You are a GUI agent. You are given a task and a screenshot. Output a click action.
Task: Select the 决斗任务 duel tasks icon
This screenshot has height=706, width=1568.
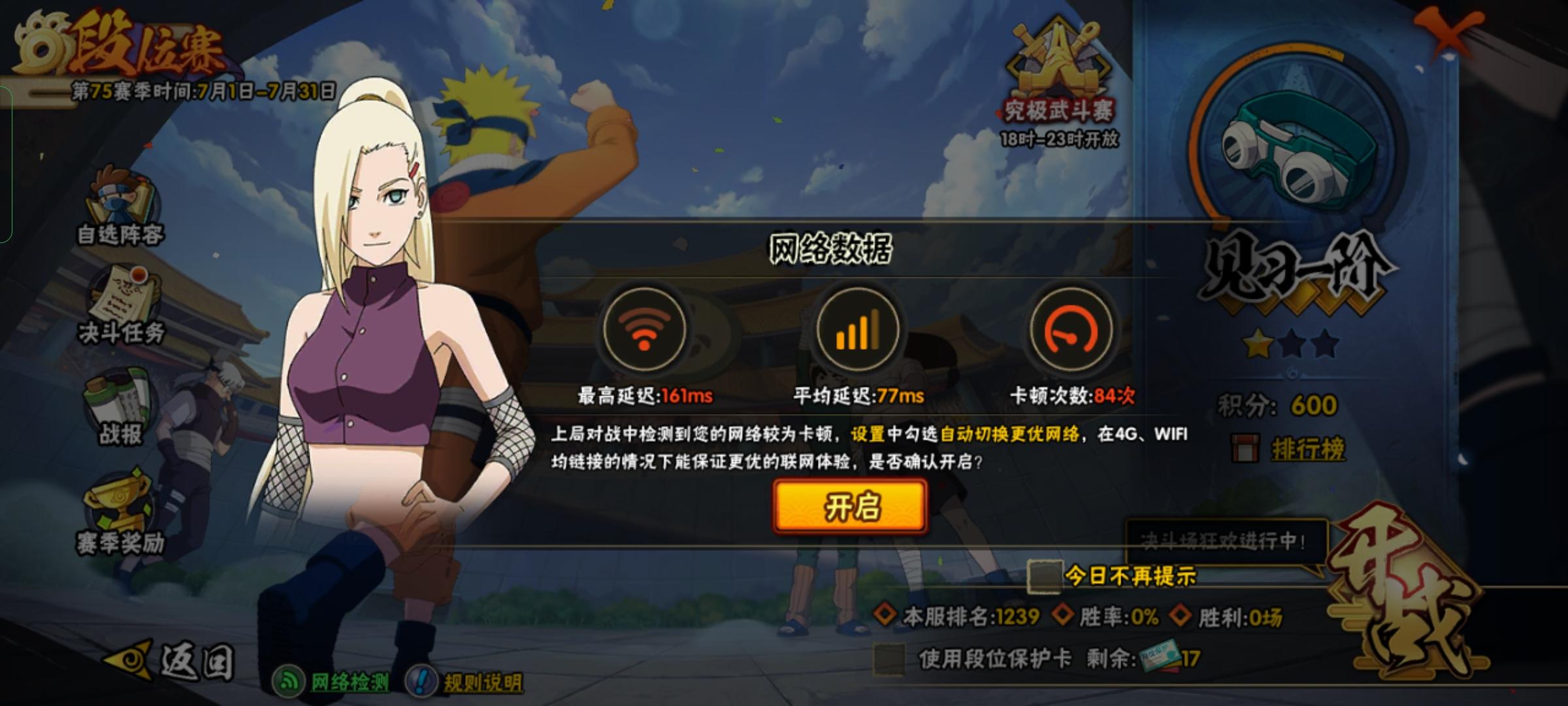[121, 307]
